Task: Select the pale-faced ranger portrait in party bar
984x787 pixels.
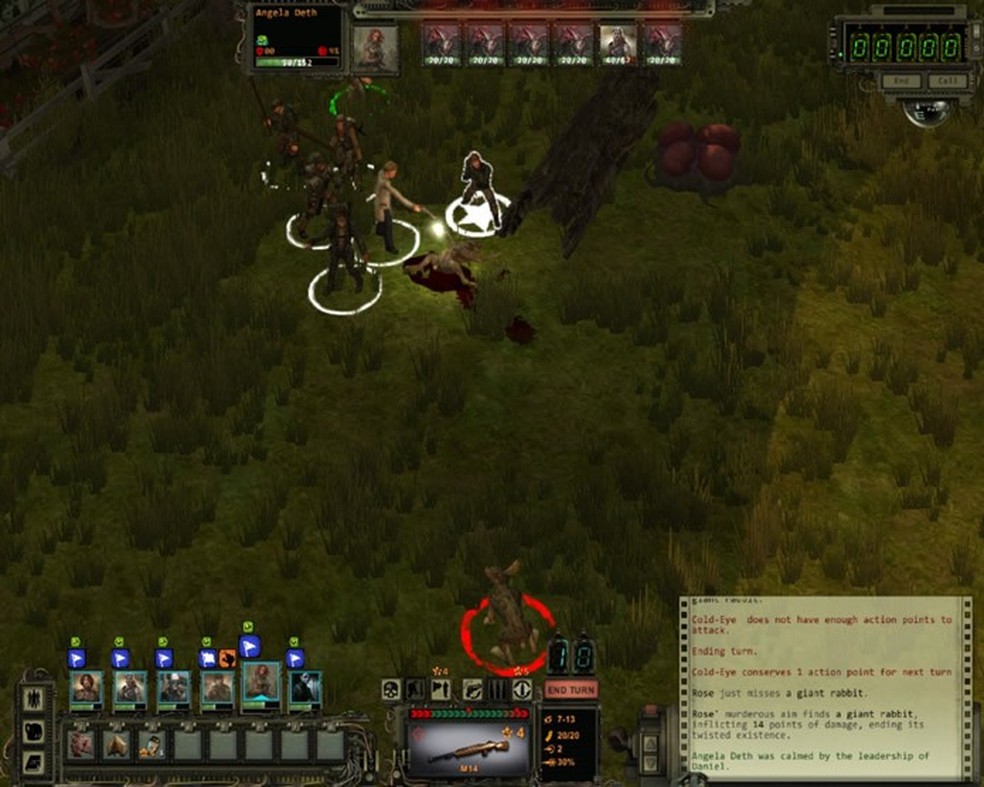Action: [305, 688]
